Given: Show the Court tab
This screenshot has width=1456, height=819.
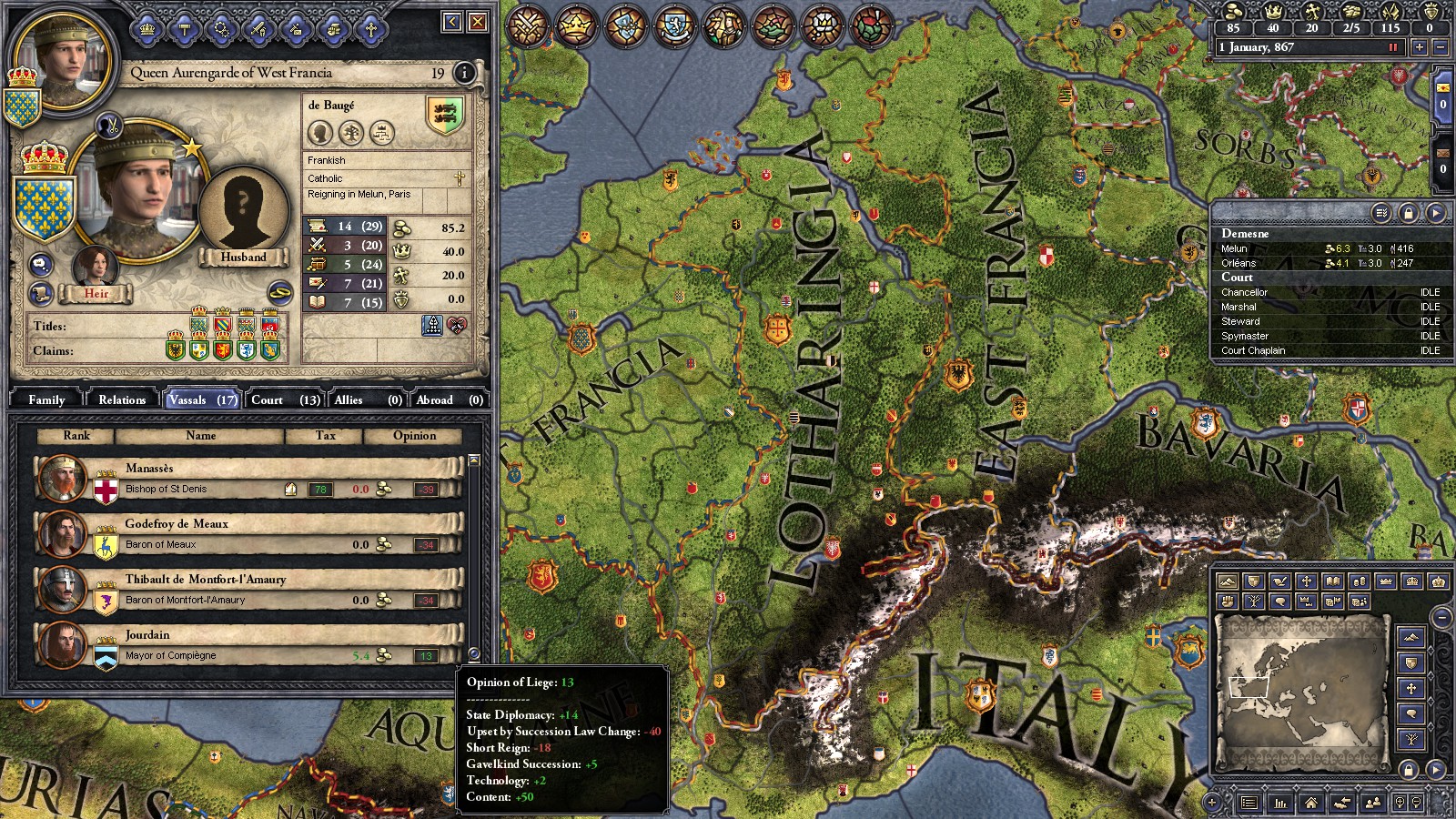Looking at the screenshot, I should (x=285, y=399).
